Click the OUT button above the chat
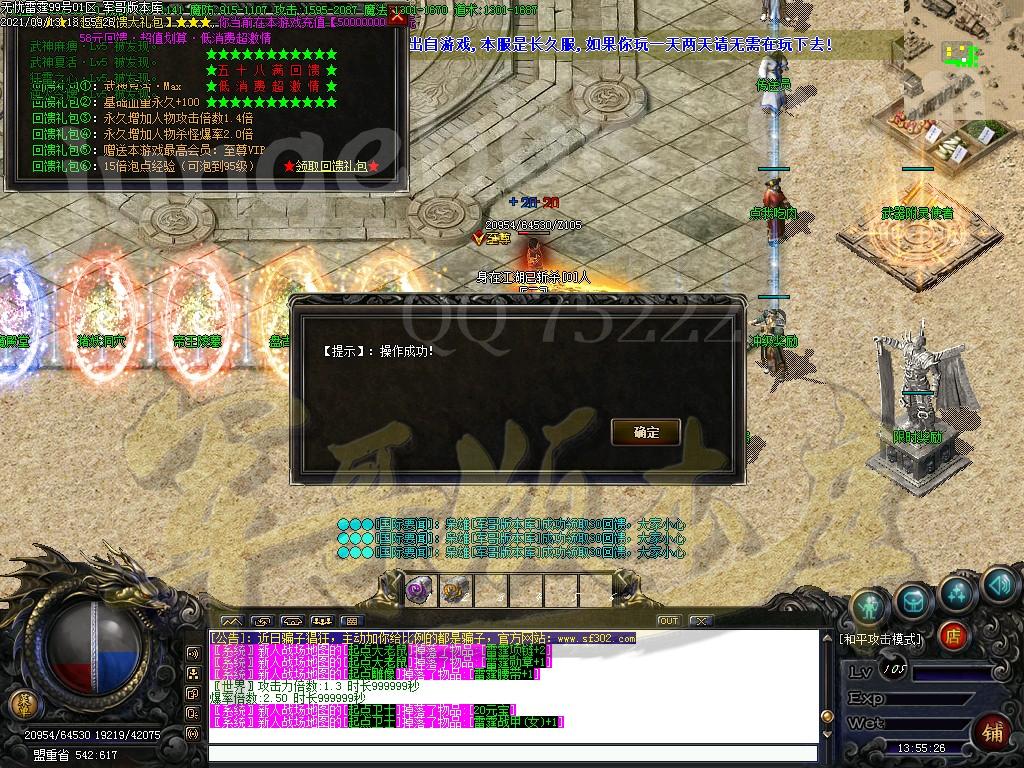The image size is (1024, 768). tap(668, 621)
